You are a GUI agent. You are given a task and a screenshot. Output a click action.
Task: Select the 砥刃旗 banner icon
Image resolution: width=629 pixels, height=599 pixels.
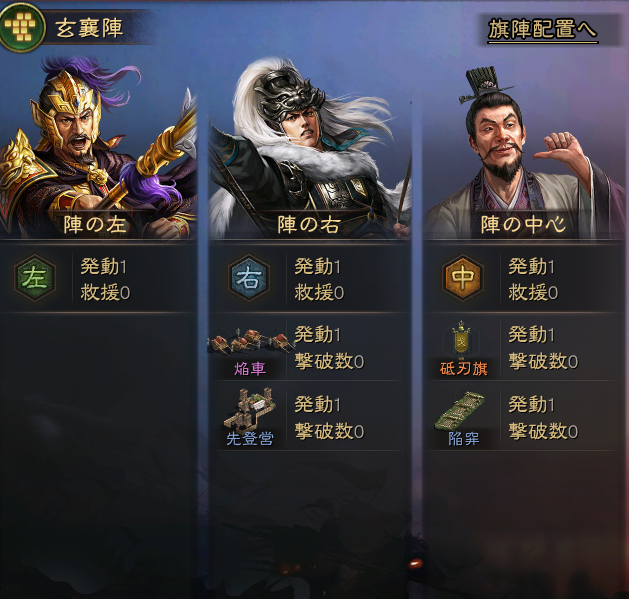(461, 346)
